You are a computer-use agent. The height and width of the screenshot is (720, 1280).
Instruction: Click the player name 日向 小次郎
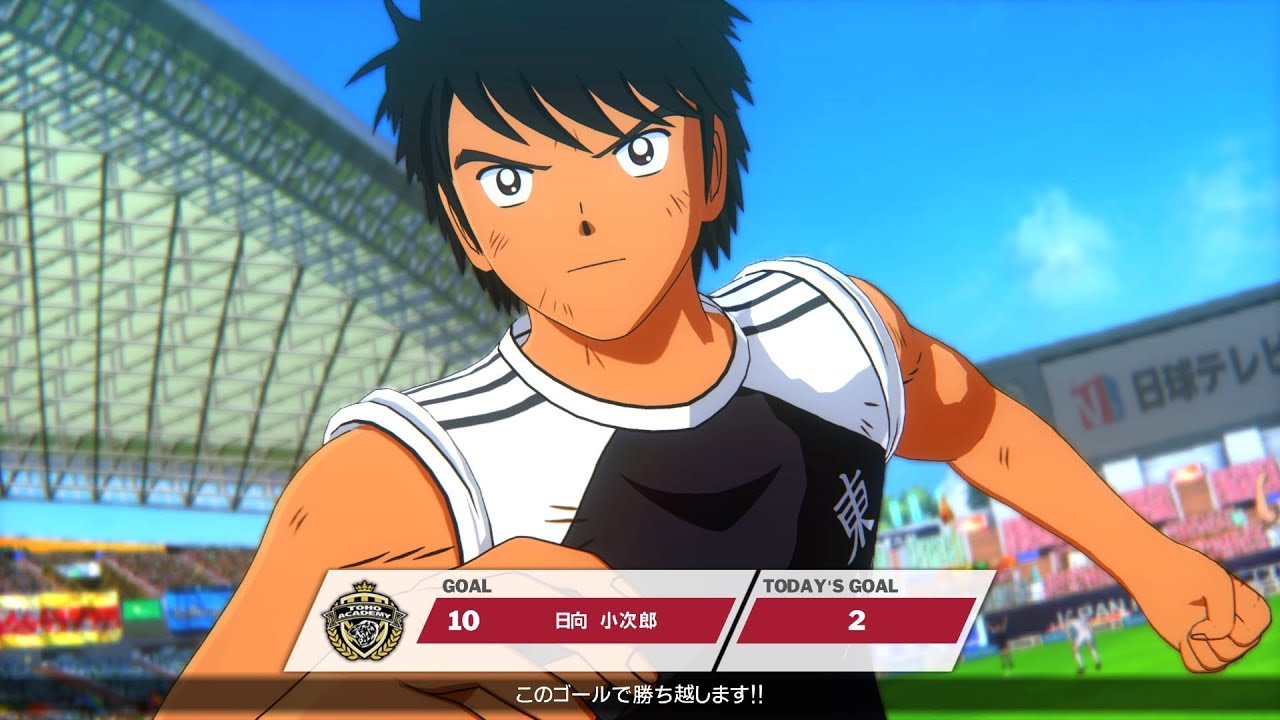pyautogui.click(x=604, y=620)
